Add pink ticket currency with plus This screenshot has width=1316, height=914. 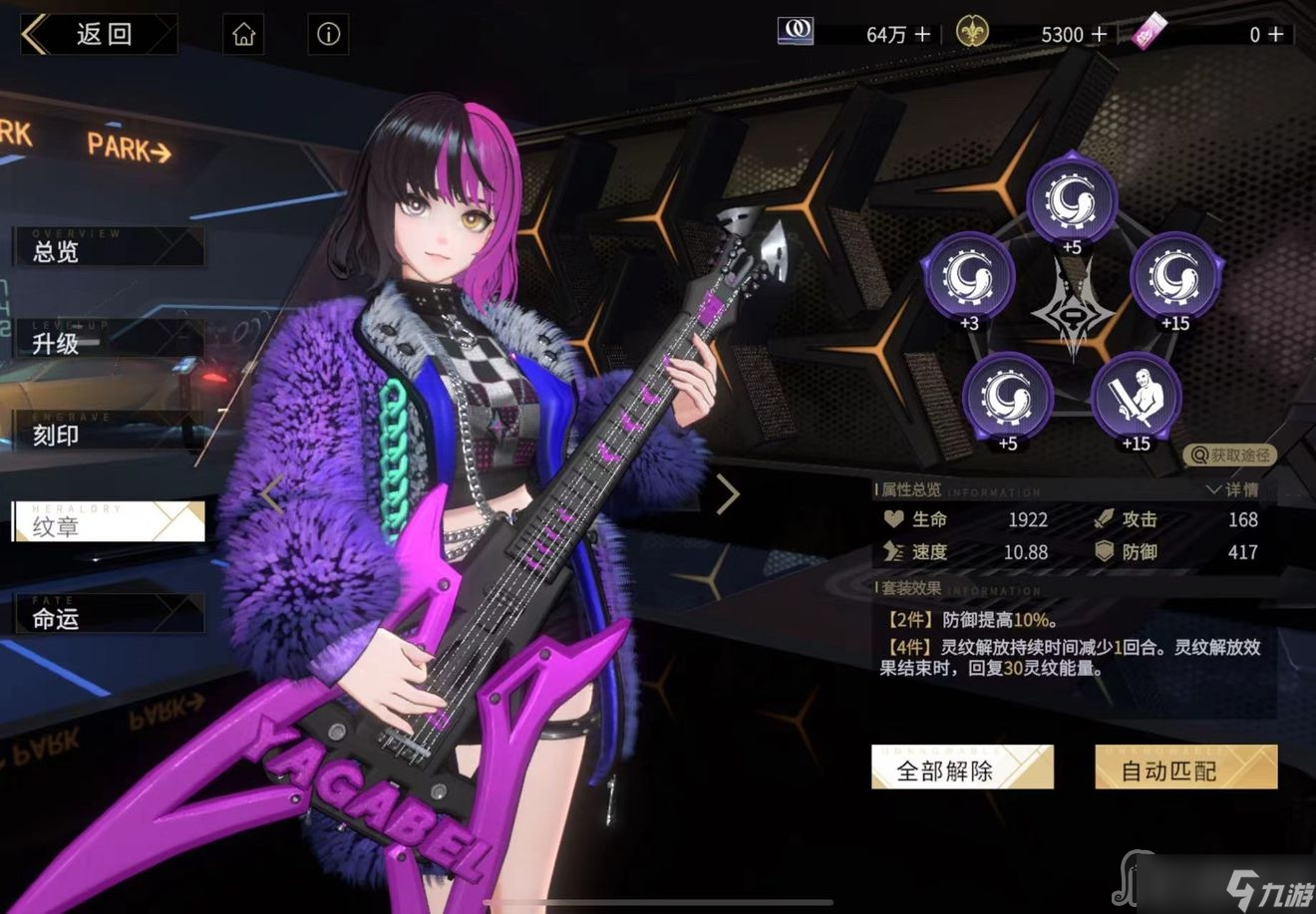point(1275,34)
